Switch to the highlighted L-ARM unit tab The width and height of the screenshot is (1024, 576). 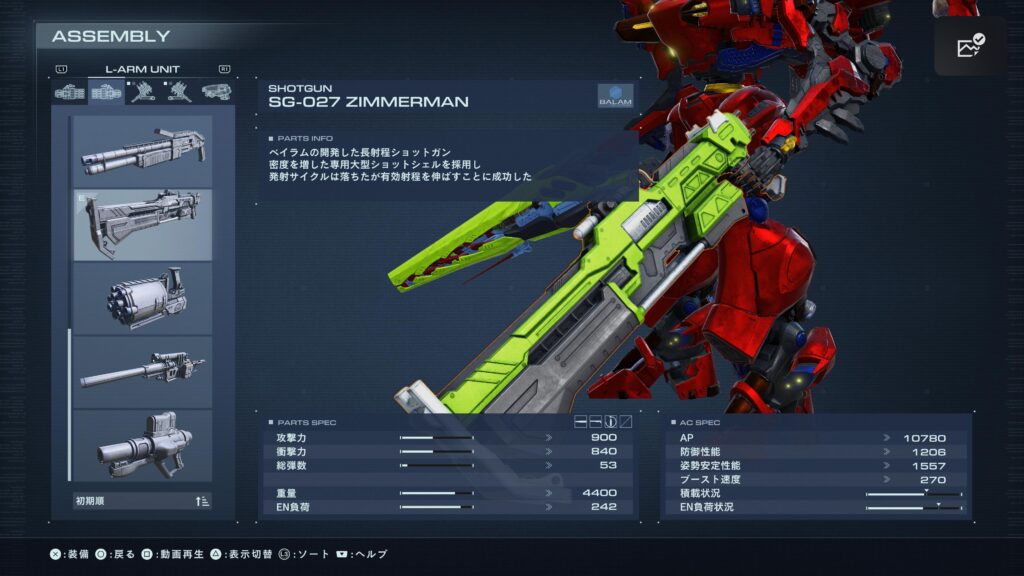(x=106, y=92)
